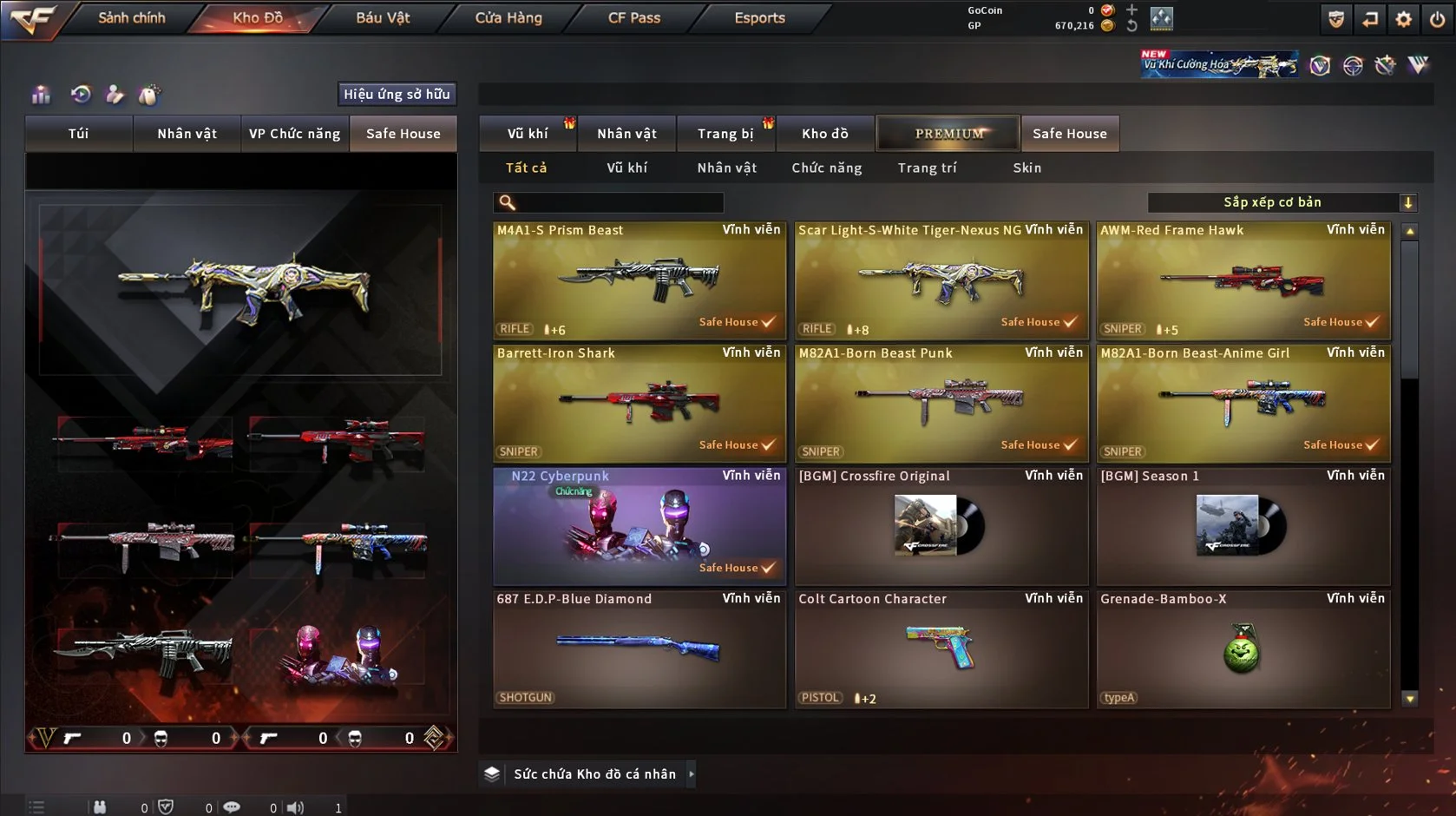
Task: Pick the AWM-Red Frame Hawk sniper
Action: (1243, 280)
